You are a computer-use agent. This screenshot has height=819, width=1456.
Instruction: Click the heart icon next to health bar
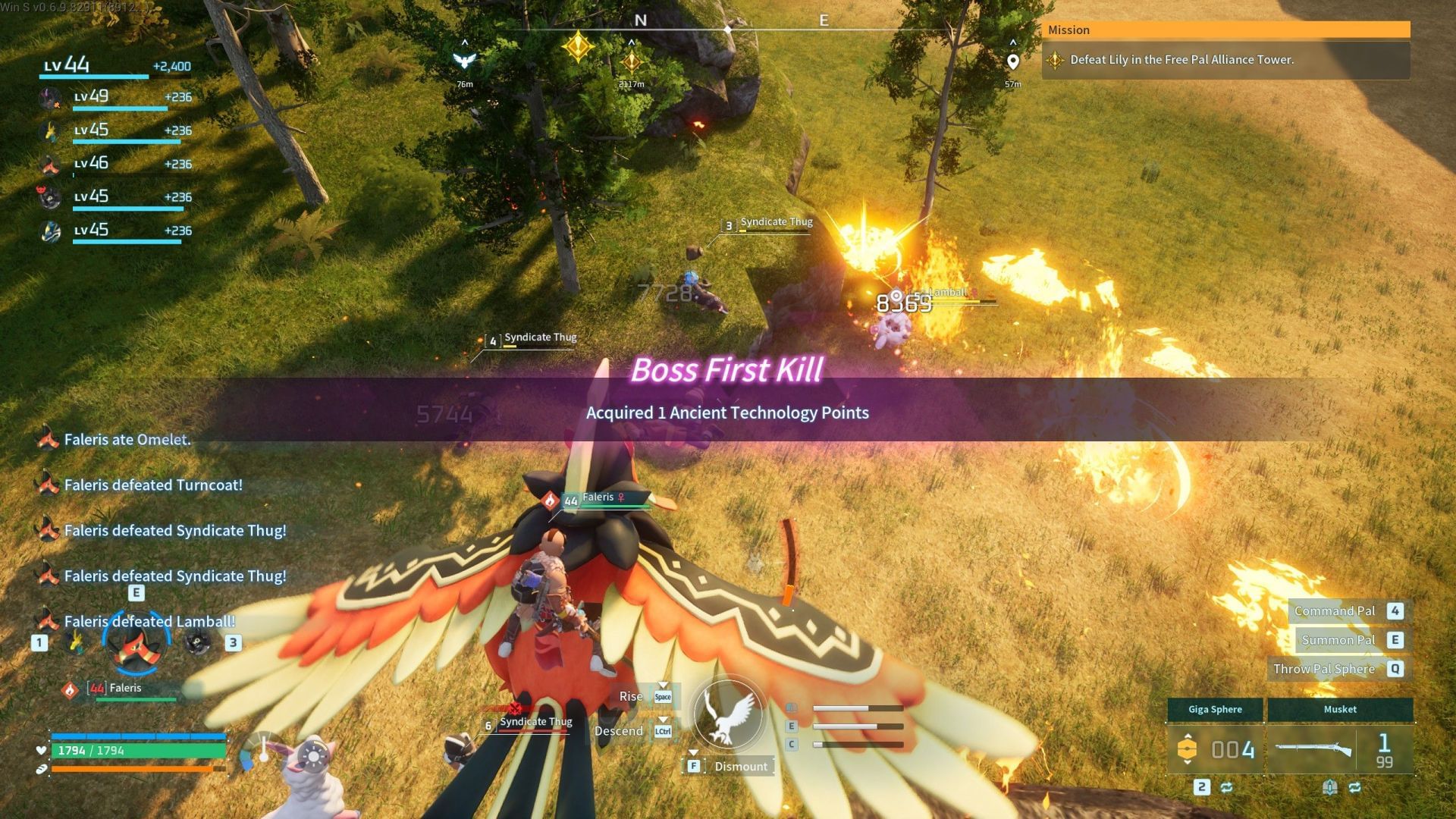41,752
